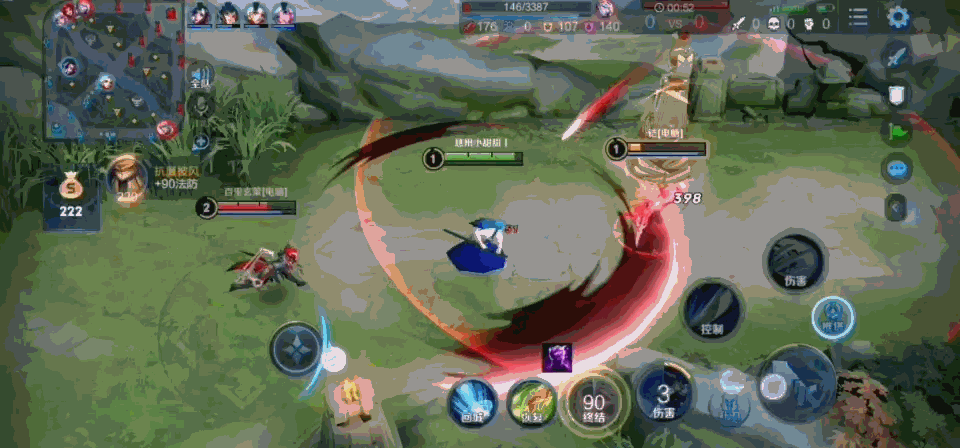Expand the collapsed side panel arrow
This screenshot has height=448, width=960.
click(896, 207)
